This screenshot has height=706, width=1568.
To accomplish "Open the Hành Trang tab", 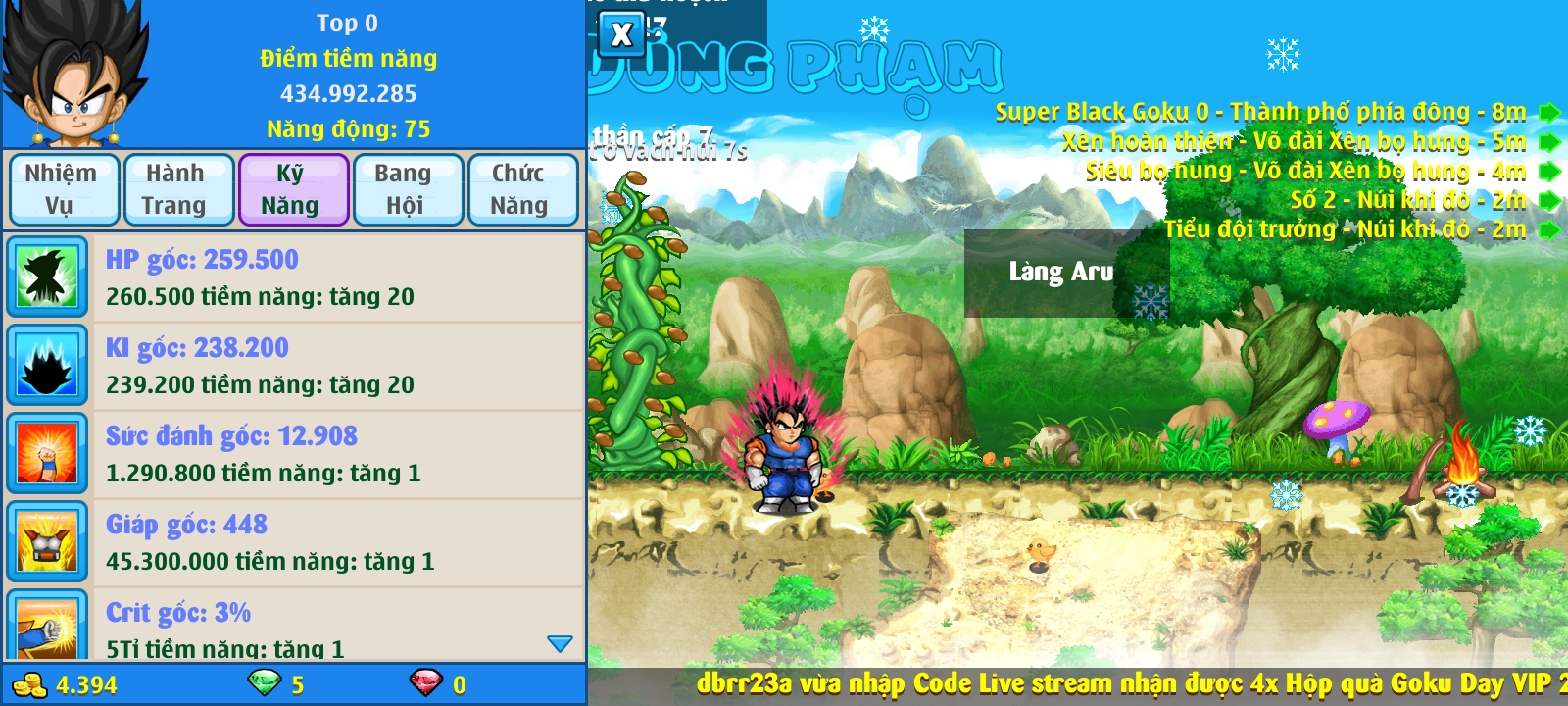I will tap(176, 189).
